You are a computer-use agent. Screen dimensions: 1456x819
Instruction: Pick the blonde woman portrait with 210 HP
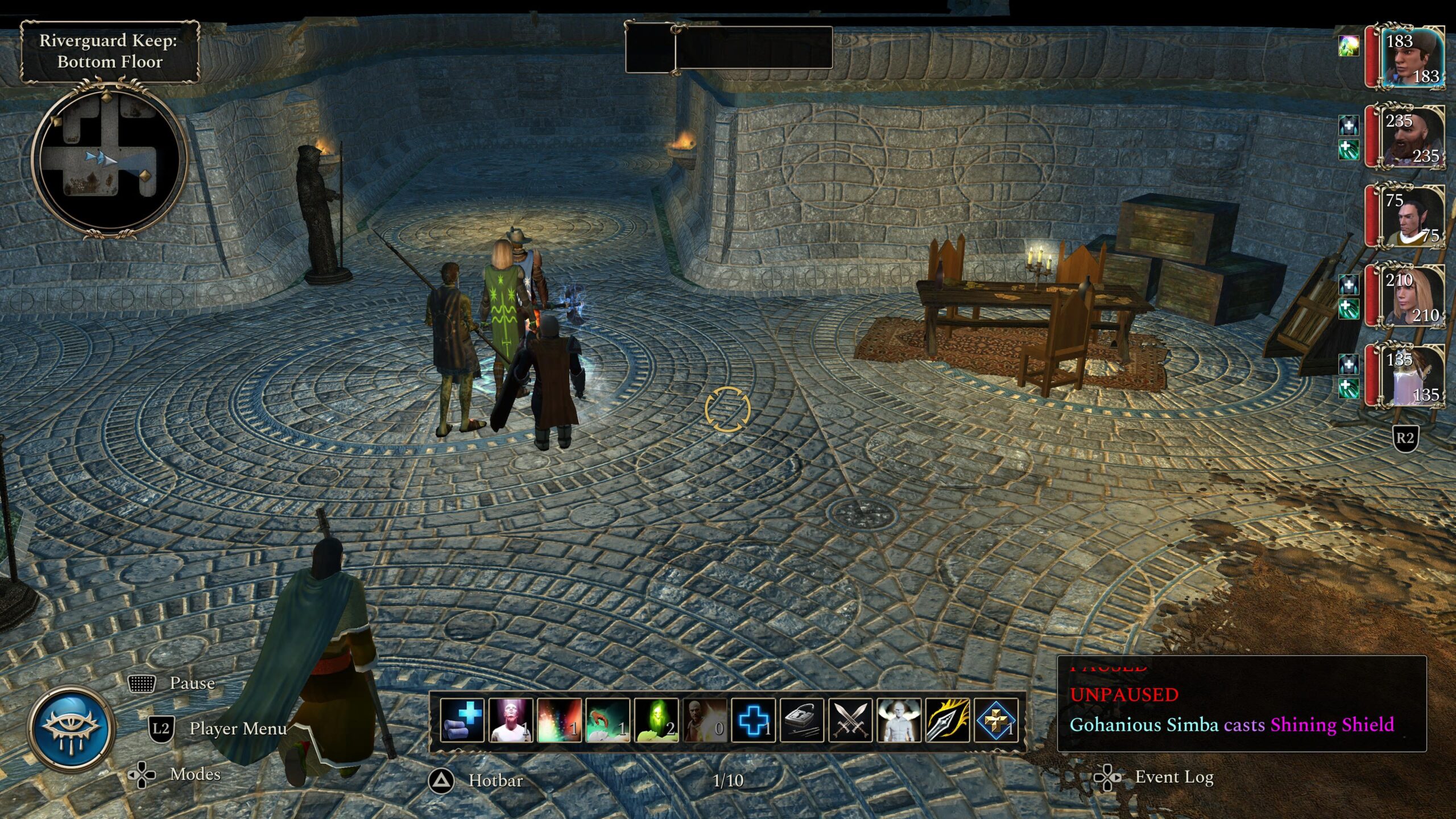coord(1412,297)
